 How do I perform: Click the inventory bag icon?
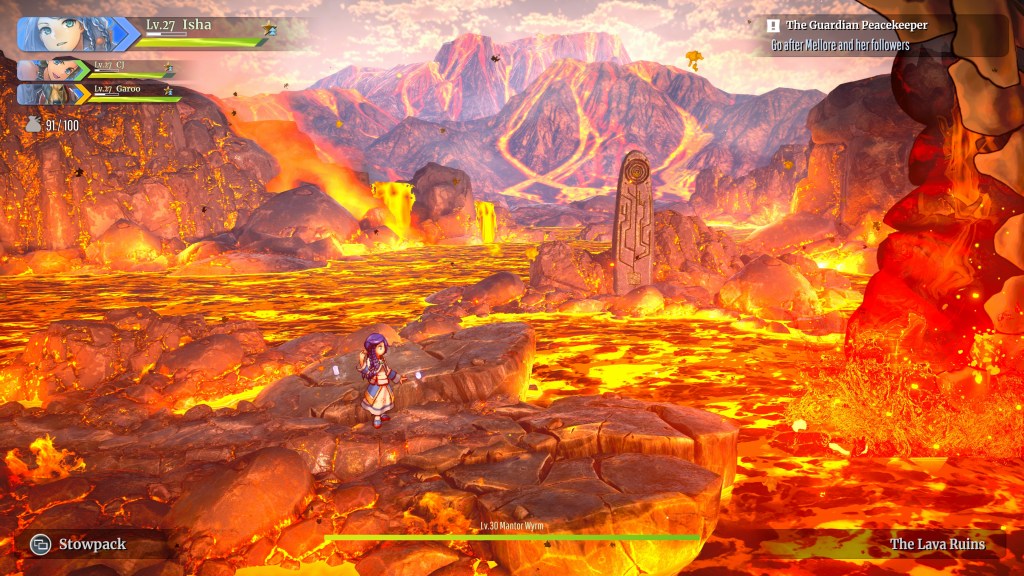tap(32, 125)
